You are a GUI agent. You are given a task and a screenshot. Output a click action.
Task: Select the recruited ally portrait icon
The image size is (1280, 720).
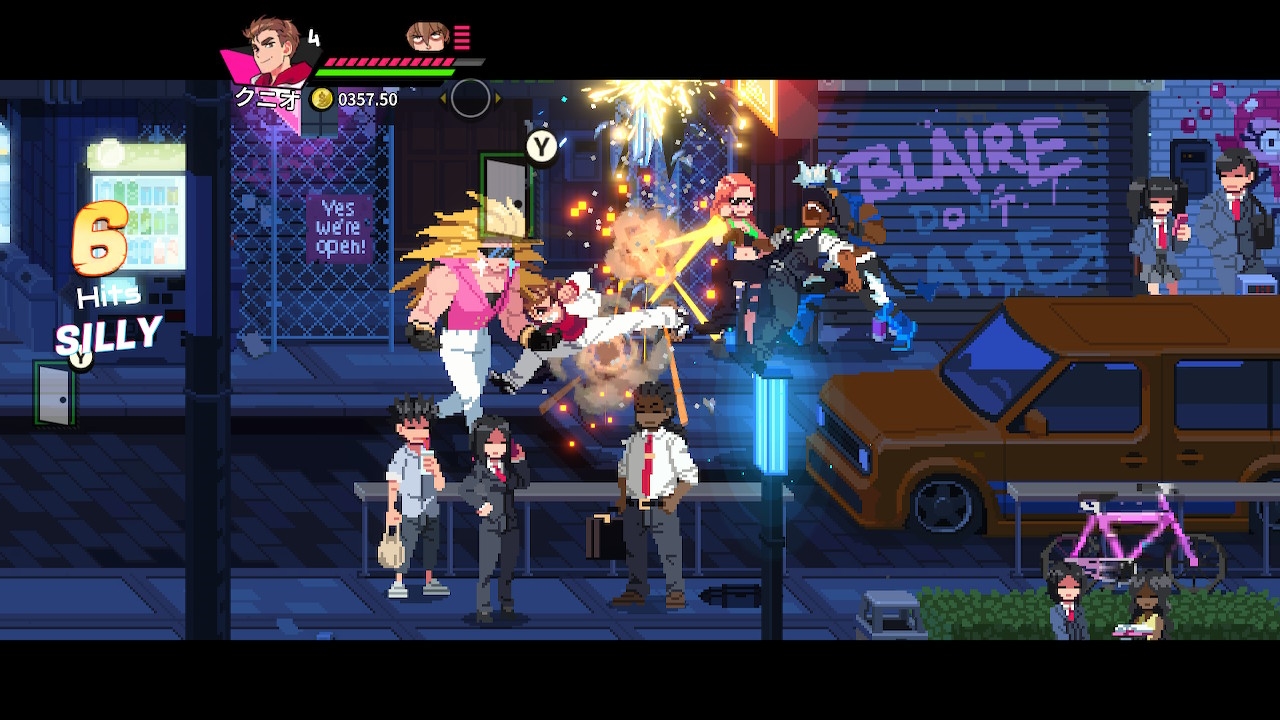pos(427,37)
